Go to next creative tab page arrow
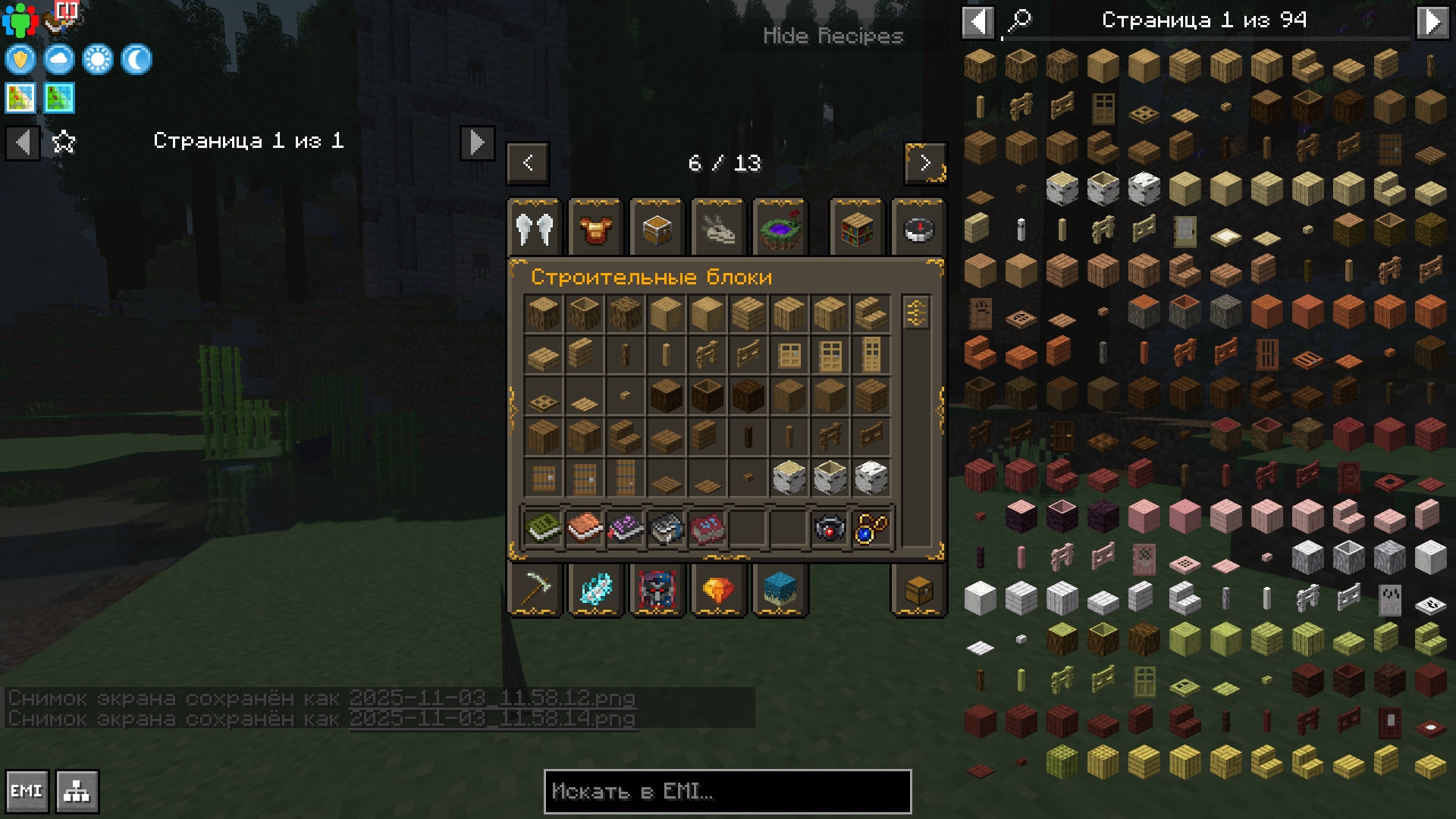The height and width of the screenshot is (819, 1456). click(925, 163)
